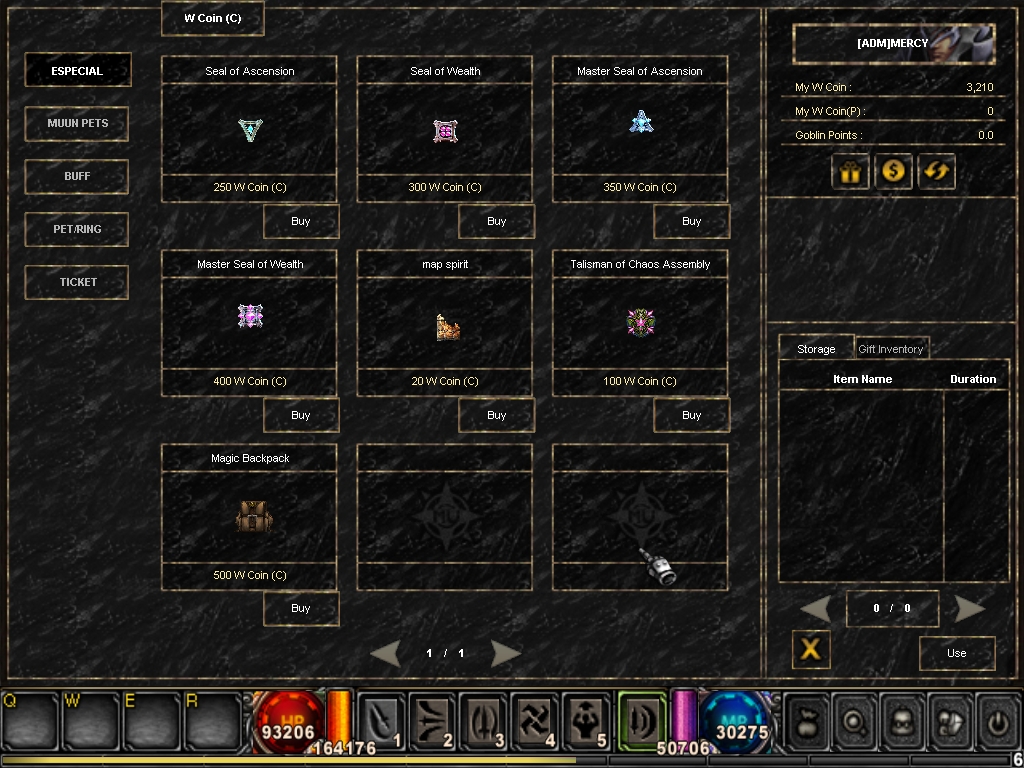Buy the Seal of Wealth
This screenshot has height=768, width=1024.
[496, 221]
